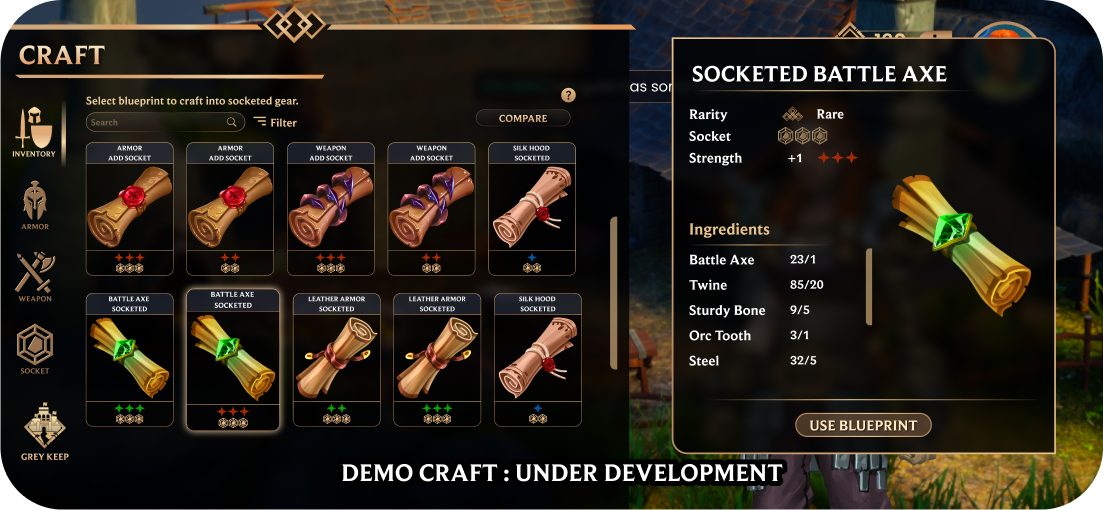This screenshot has width=1103, height=510.
Task: Switch to the Armor category tab
Action: coord(34,205)
